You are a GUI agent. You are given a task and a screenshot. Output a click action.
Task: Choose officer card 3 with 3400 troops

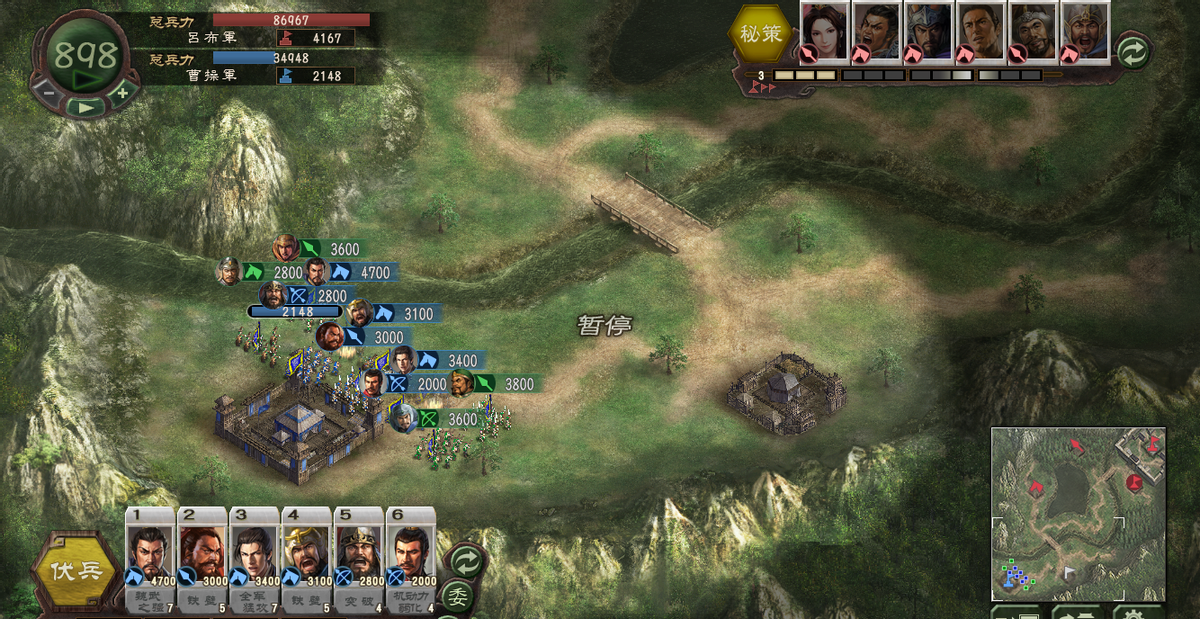254,555
